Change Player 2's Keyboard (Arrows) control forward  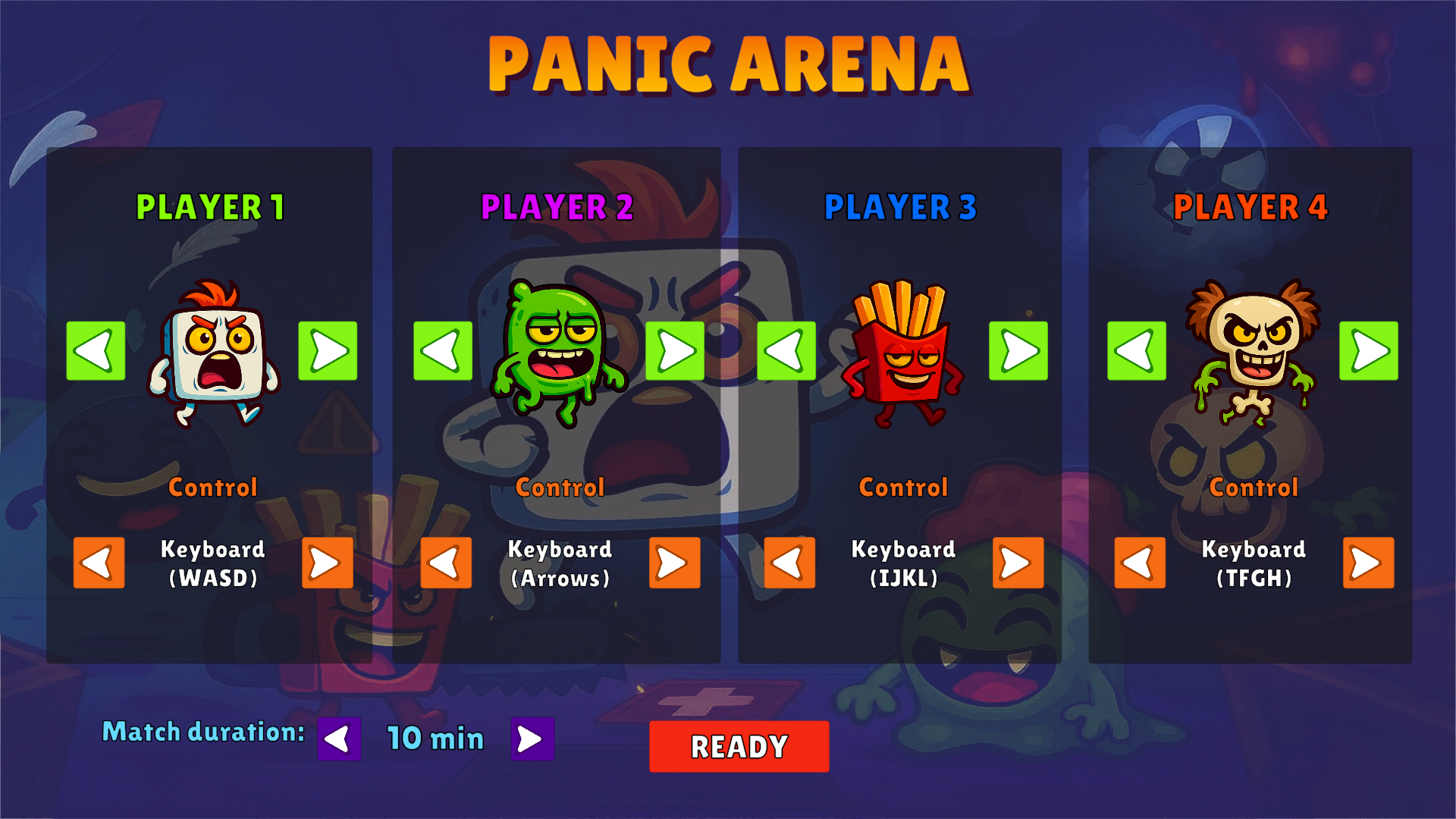[x=674, y=563]
